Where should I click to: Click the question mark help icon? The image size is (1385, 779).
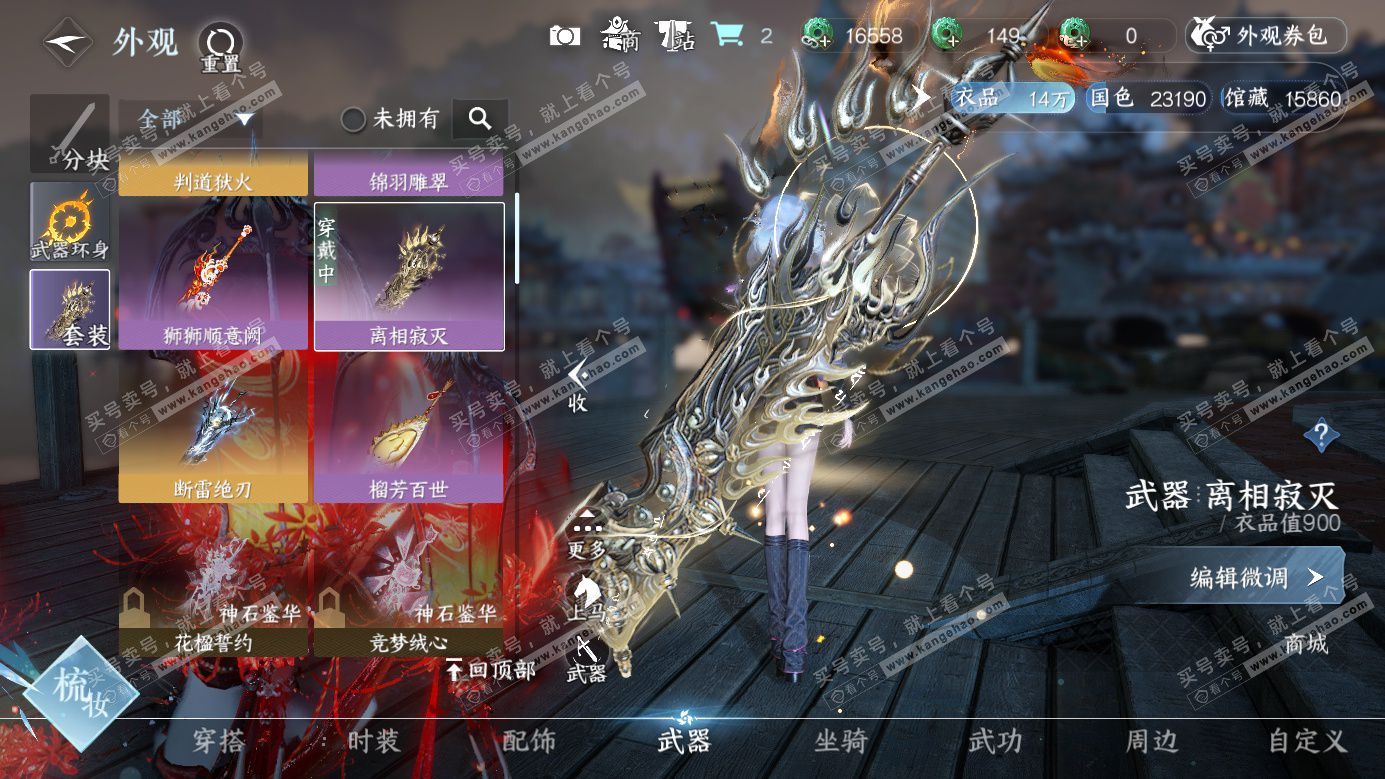[1320, 435]
